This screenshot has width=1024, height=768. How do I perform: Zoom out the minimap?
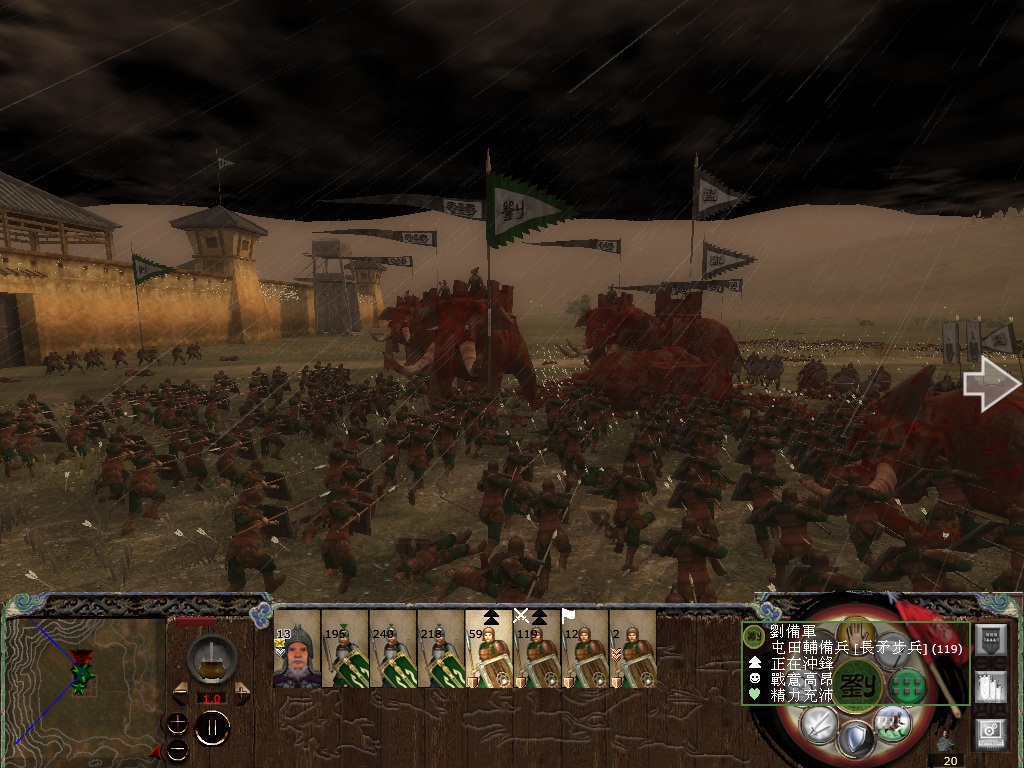[177, 749]
